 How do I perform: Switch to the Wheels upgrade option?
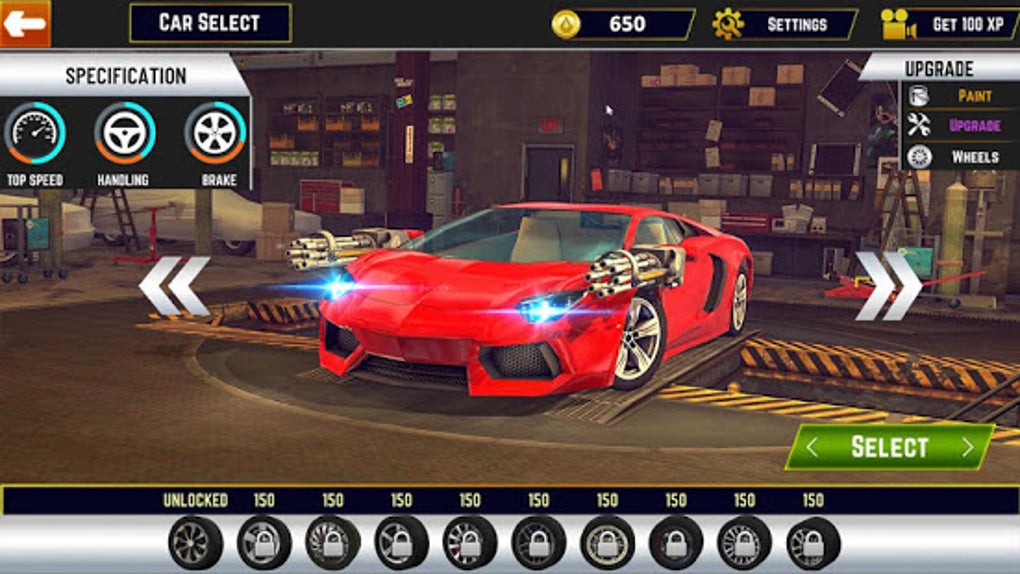coord(960,157)
